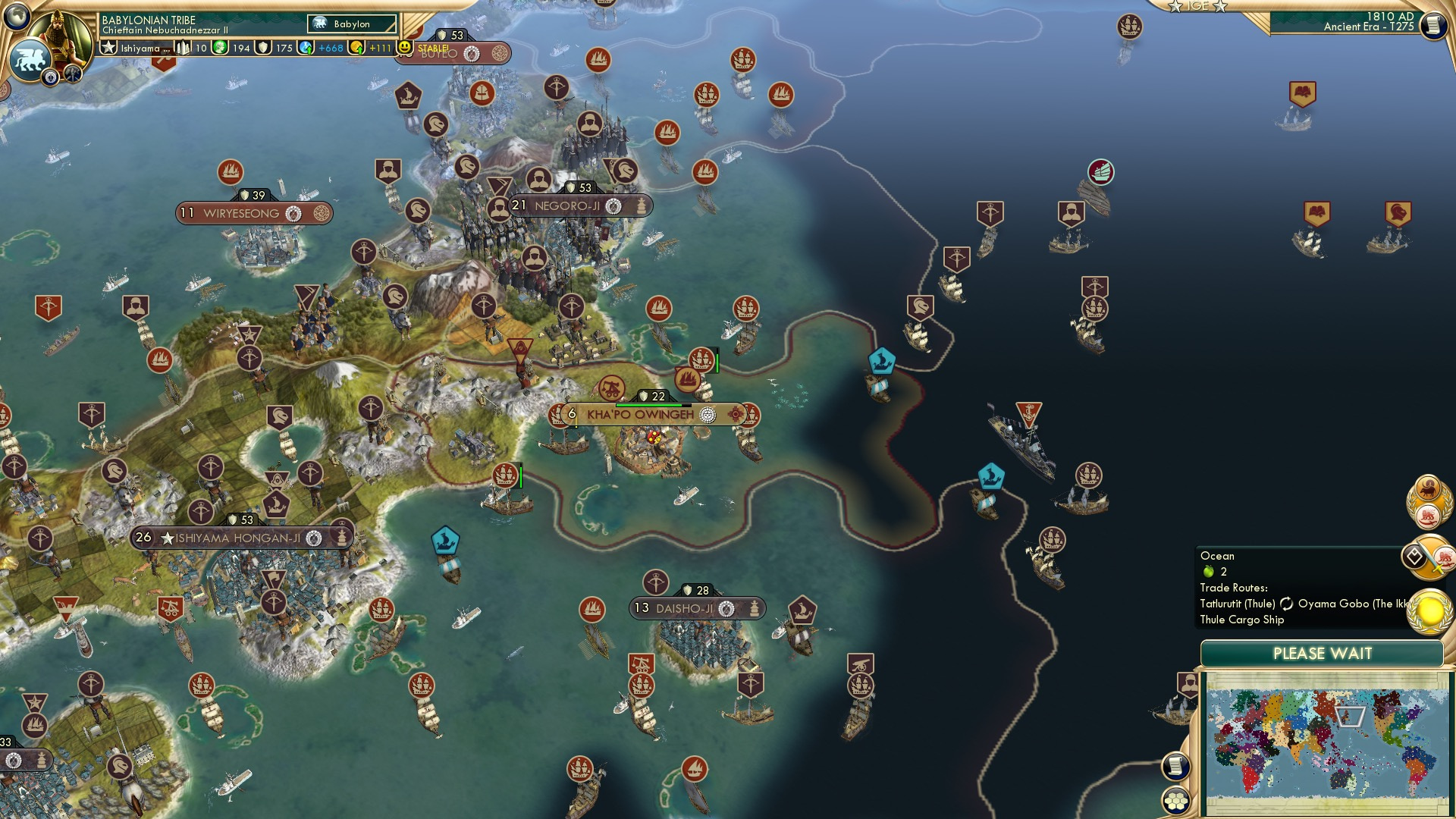Click the green science icon in the top bar
The image size is (1456, 819).
coord(218,49)
